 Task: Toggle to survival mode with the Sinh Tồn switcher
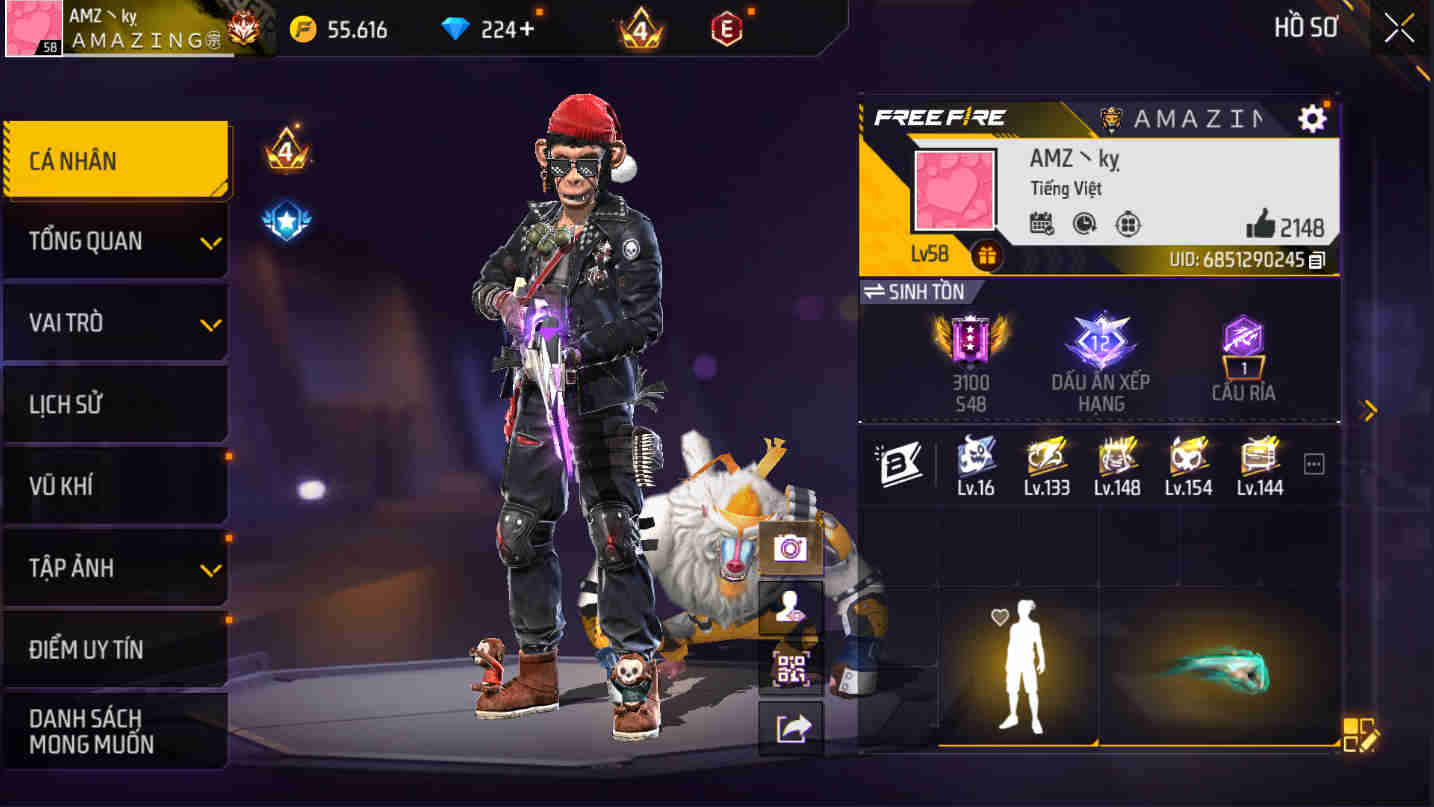pos(915,291)
